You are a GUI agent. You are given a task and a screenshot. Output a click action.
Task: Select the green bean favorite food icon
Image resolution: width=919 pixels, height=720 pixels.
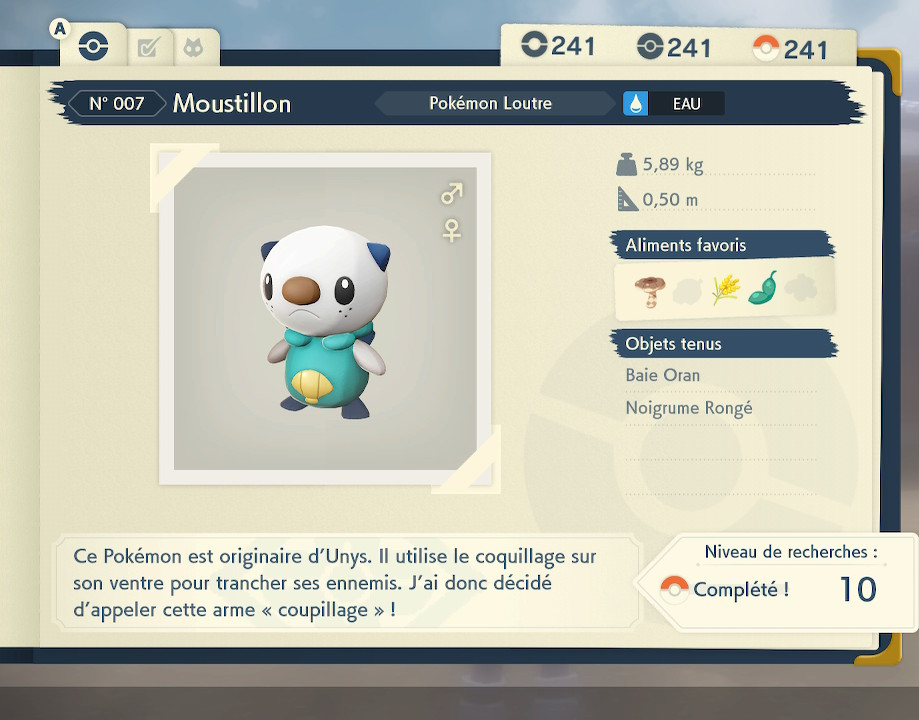click(x=763, y=288)
